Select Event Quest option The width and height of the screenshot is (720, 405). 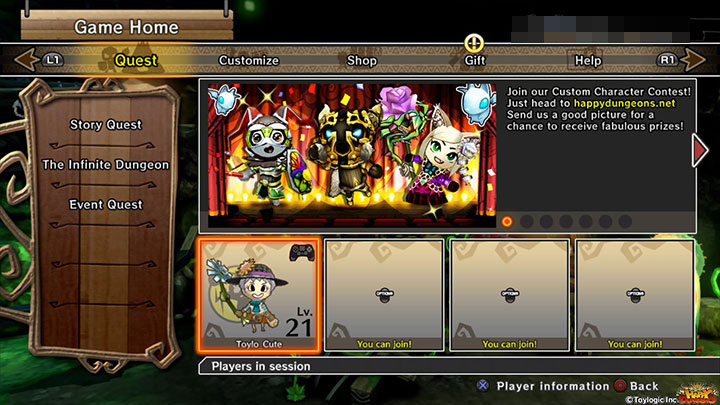point(106,205)
